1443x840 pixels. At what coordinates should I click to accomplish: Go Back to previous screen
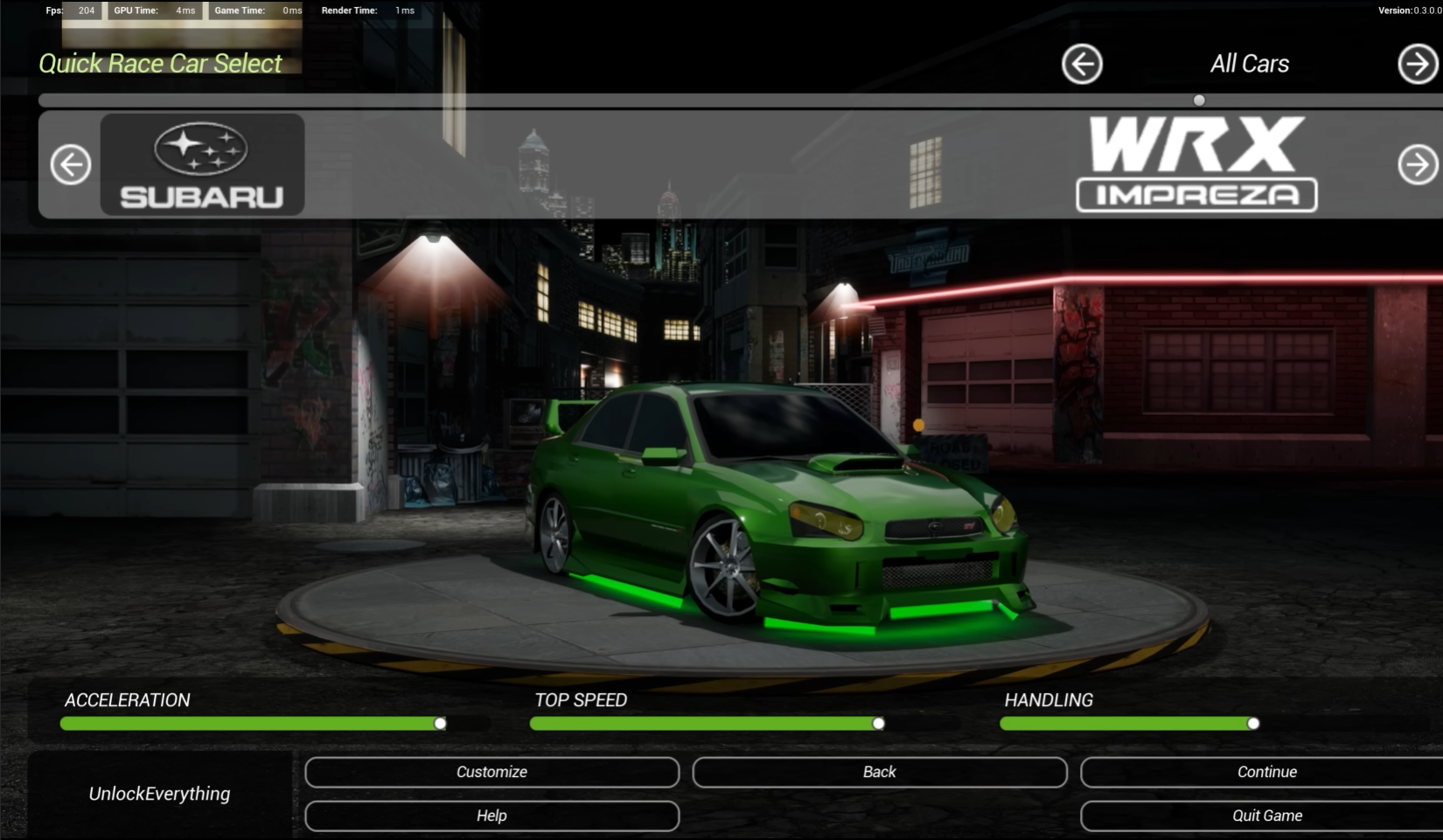coord(879,772)
